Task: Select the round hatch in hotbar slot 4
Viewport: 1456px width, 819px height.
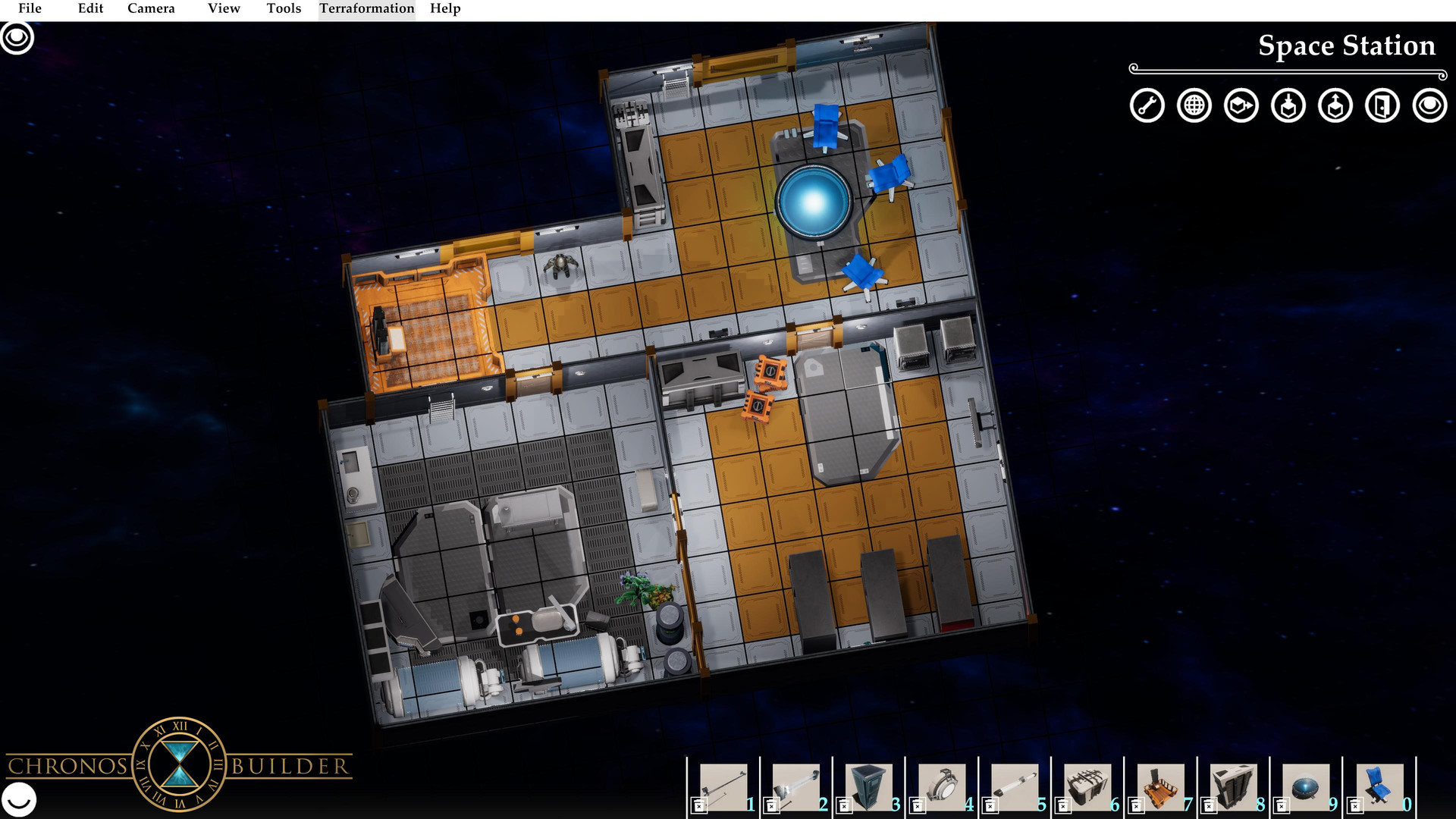Action: click(941, 786)
